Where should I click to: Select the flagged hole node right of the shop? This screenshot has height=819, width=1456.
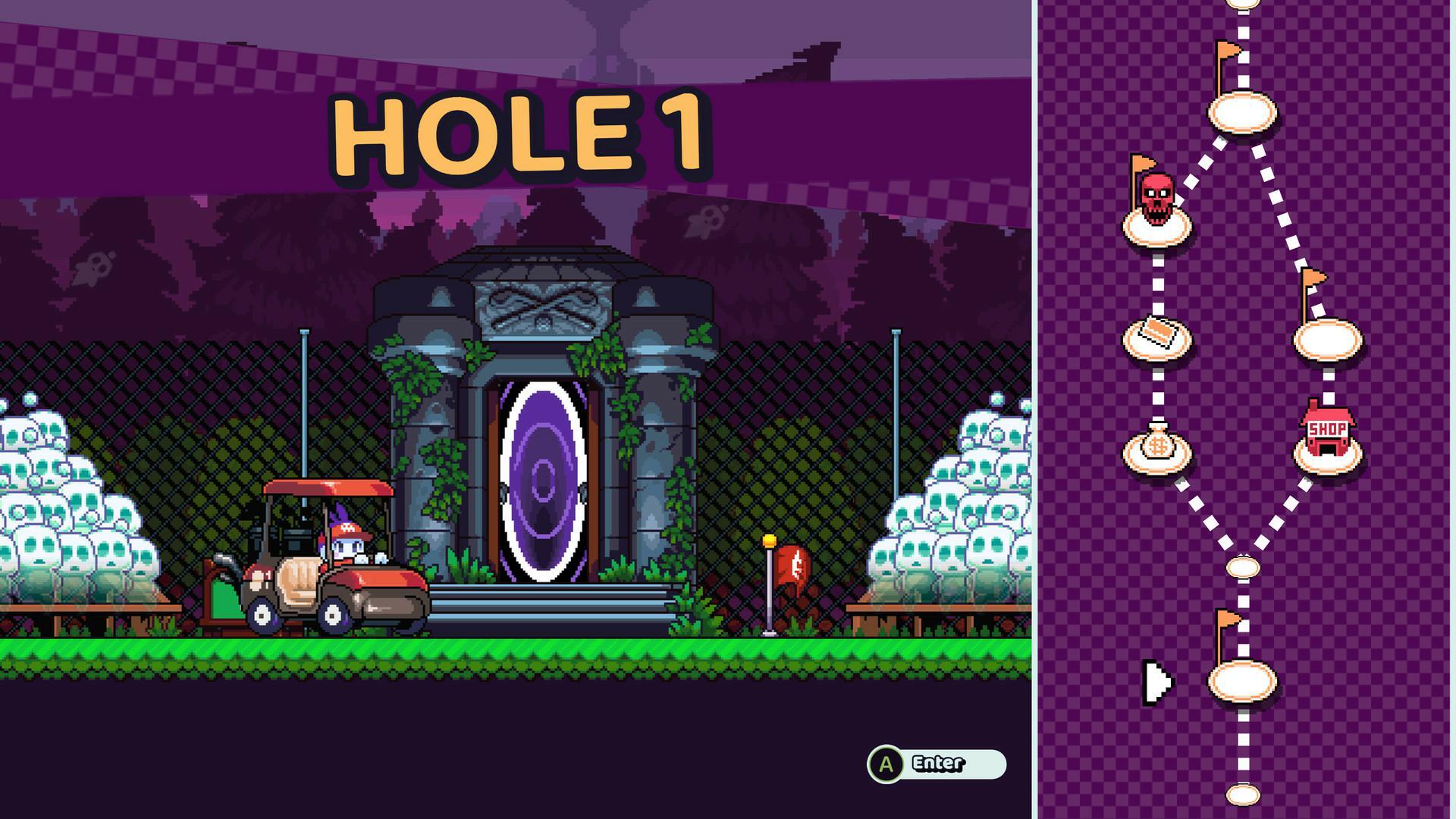[1329, 339]
